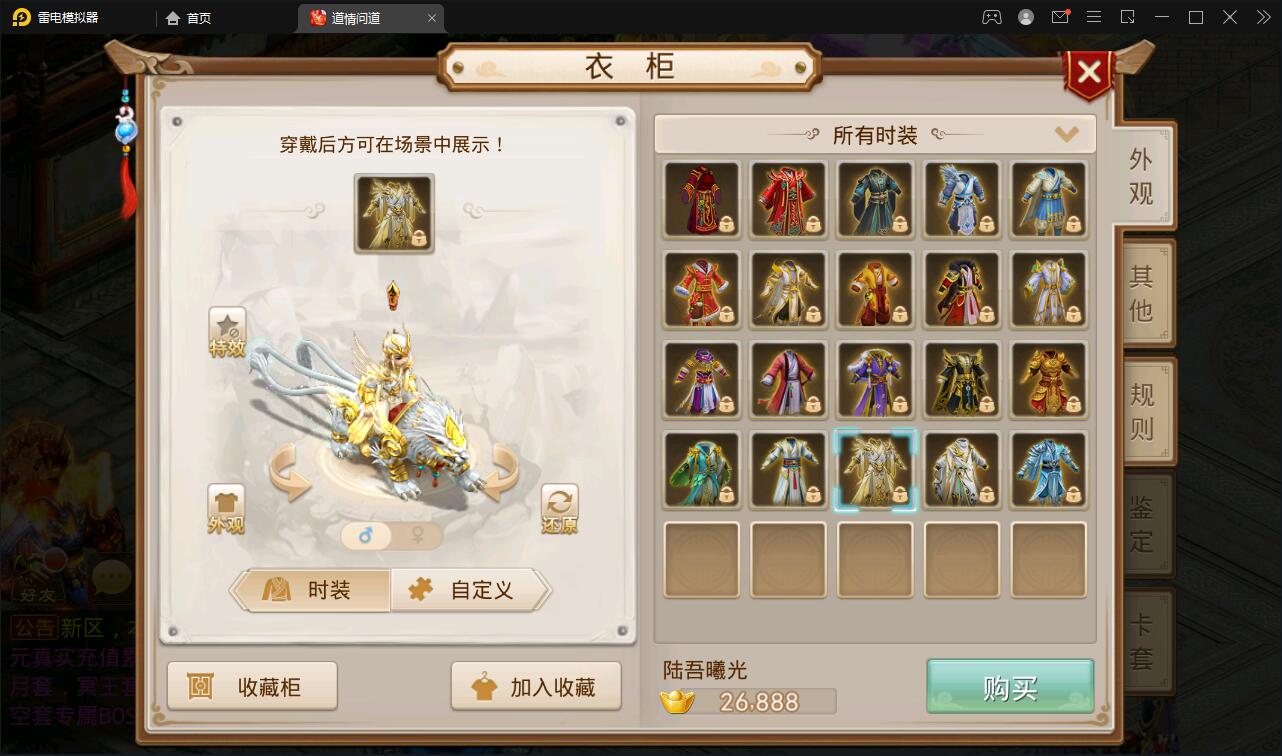Open the 收藏柜 collection cabinet
The width and height of the screenshot is (1282, 756).
tap(252, 686)
